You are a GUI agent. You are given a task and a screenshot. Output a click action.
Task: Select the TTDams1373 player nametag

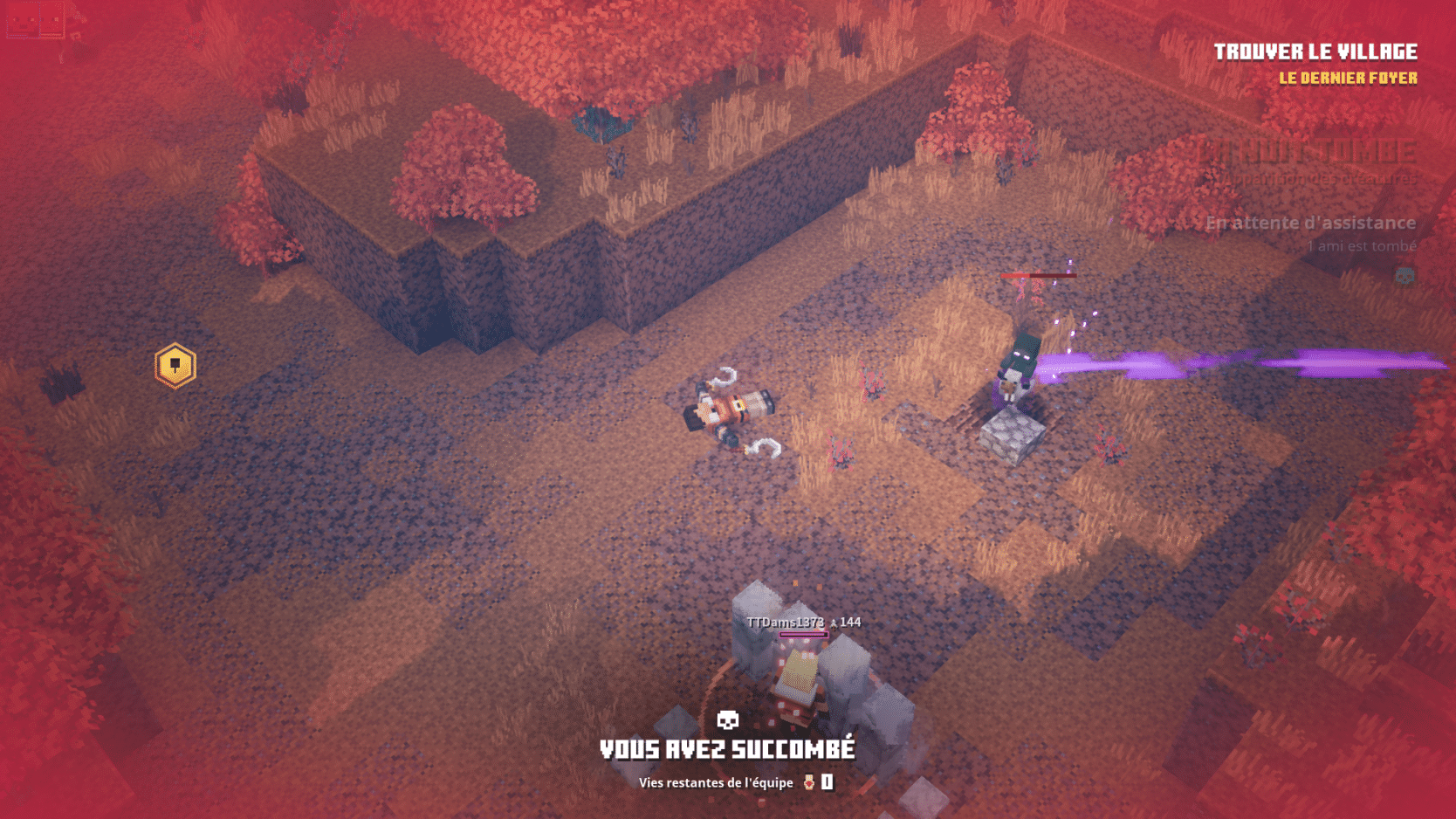[x=785, y=623]
